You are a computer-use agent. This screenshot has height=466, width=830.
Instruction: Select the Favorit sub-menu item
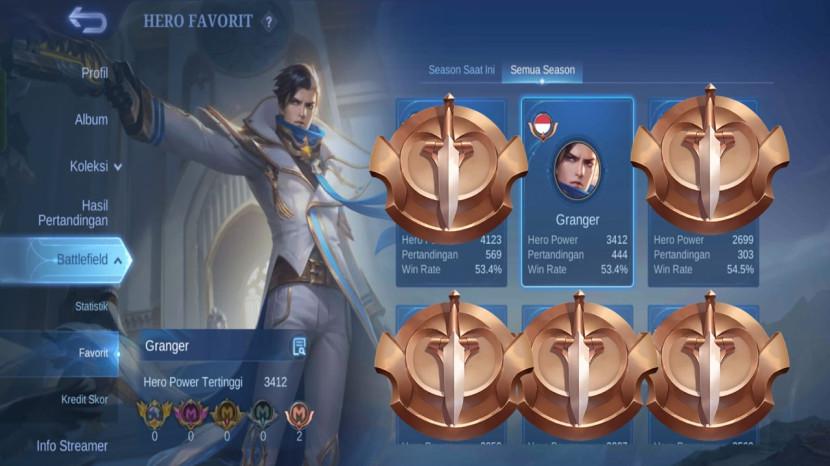[93, 353]
